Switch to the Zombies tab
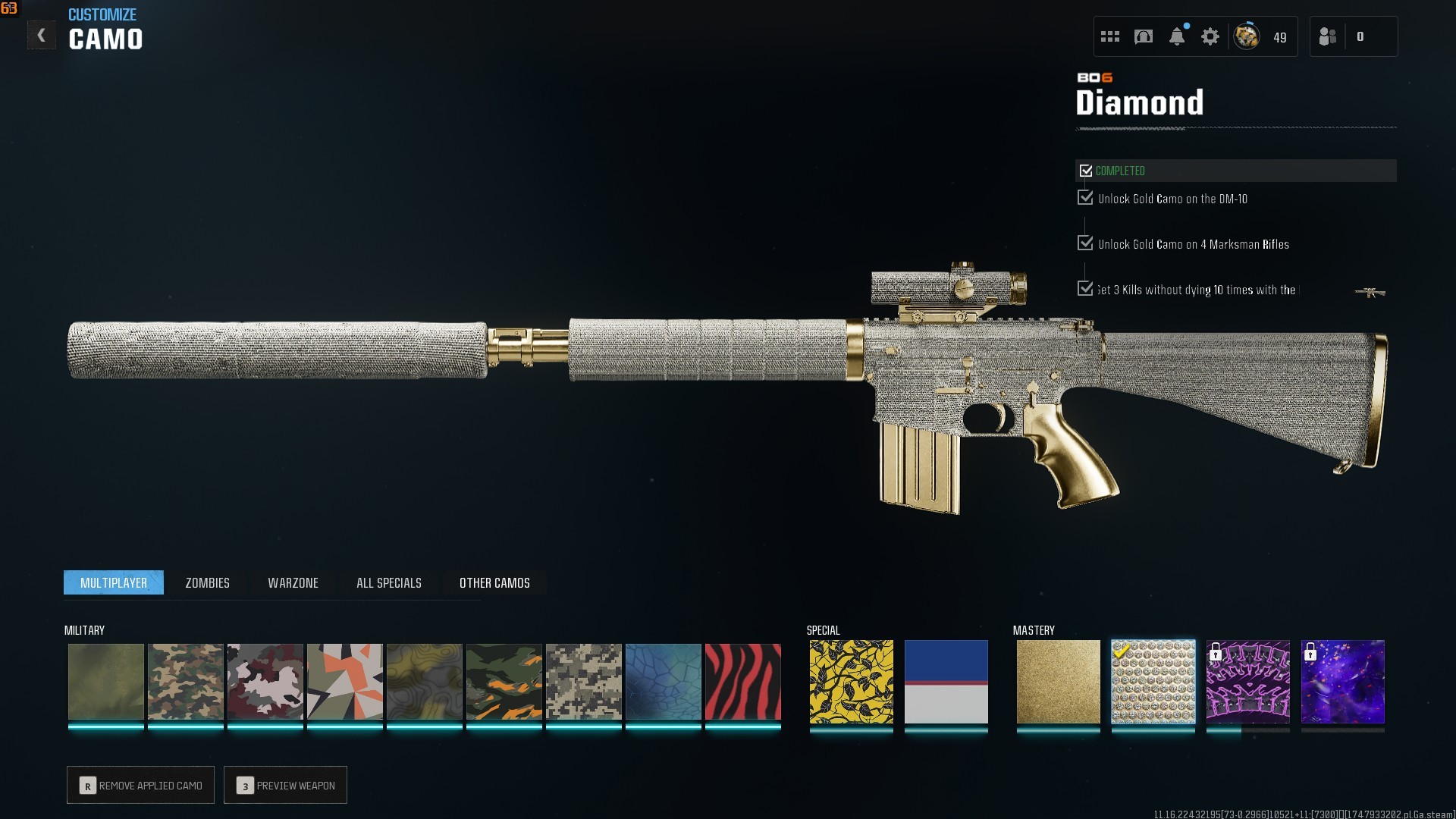The image size is (1456, 819). (x=207, y=582)
